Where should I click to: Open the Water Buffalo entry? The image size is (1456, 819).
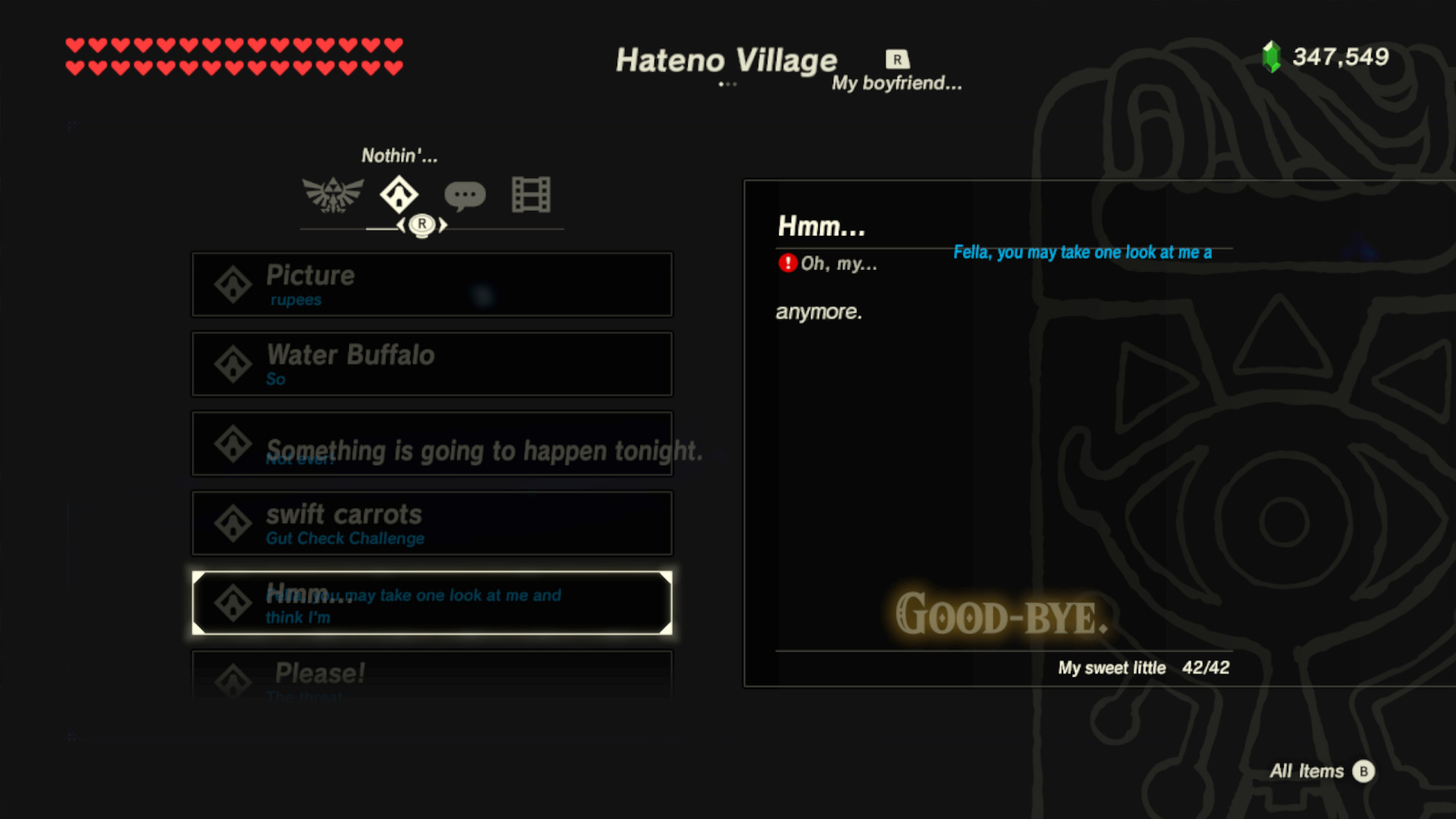431,364
